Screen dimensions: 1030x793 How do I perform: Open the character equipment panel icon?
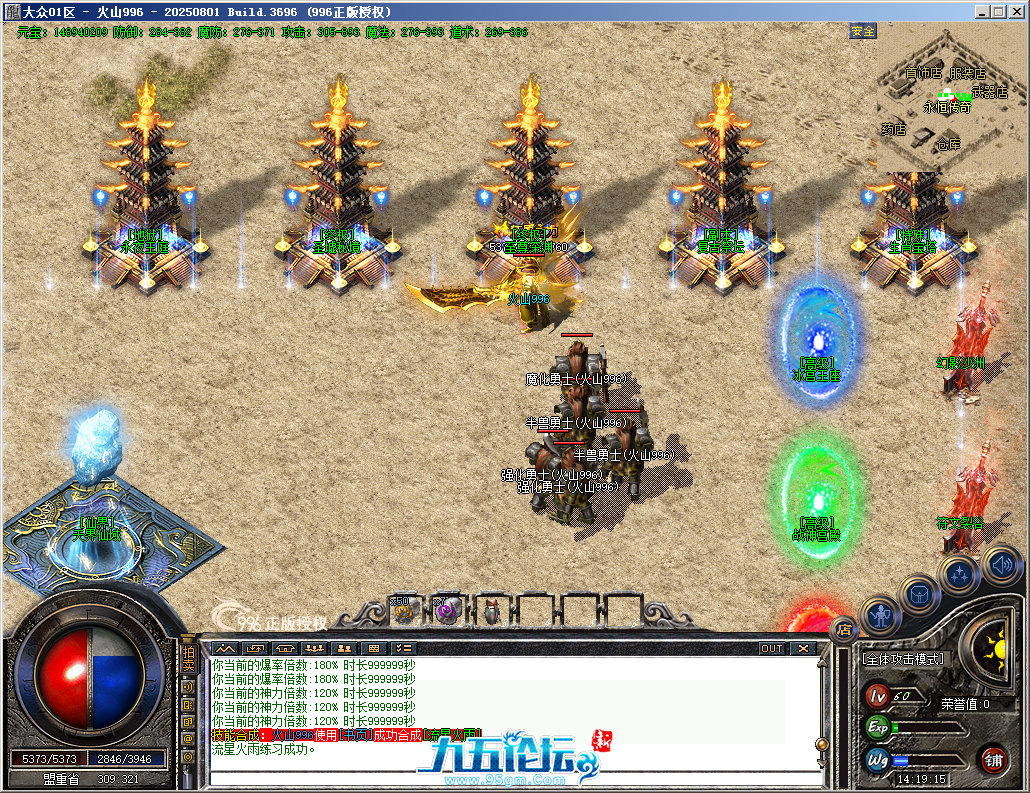pos(881,614)
